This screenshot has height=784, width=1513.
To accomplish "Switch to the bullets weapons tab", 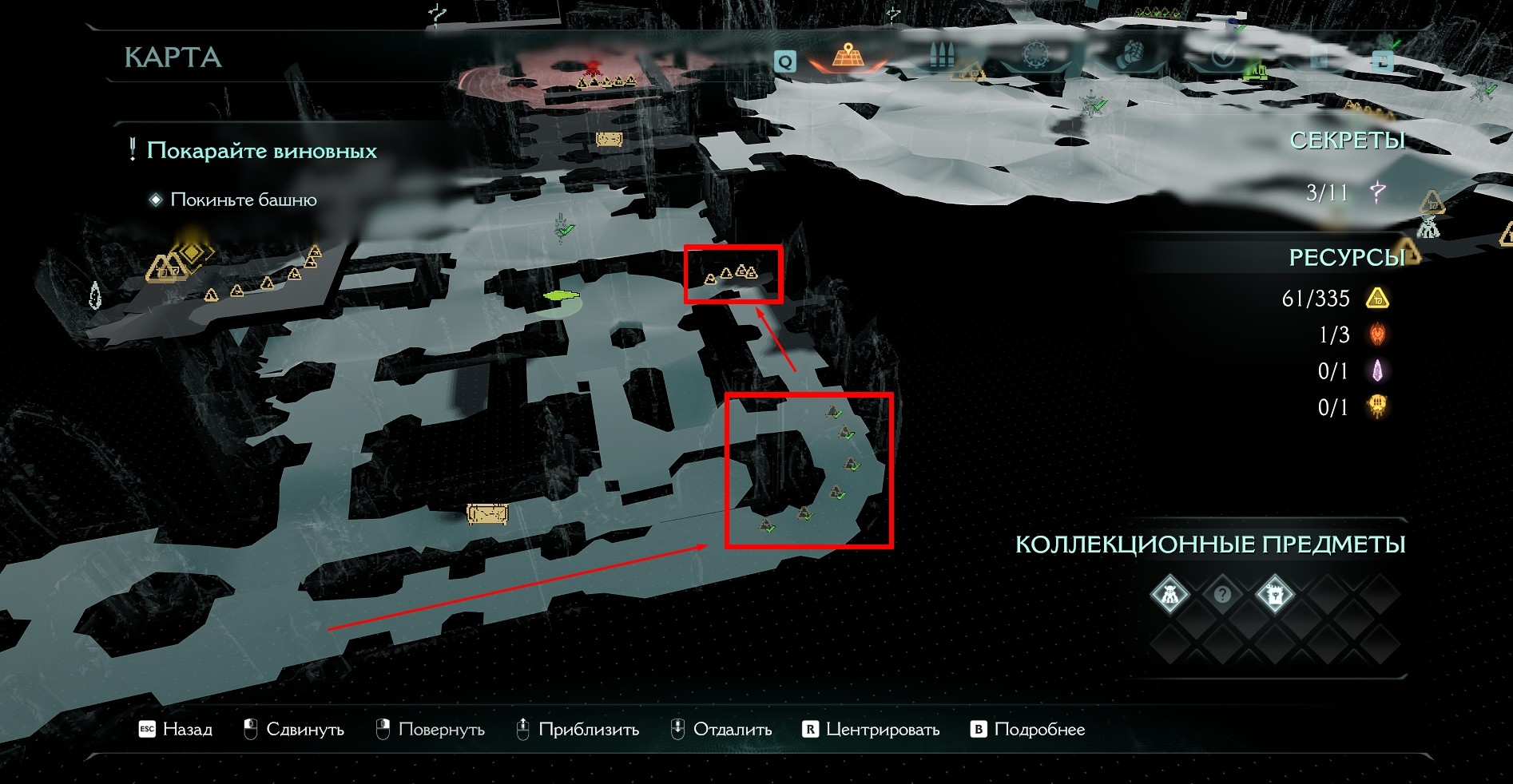I will [943, 56].
